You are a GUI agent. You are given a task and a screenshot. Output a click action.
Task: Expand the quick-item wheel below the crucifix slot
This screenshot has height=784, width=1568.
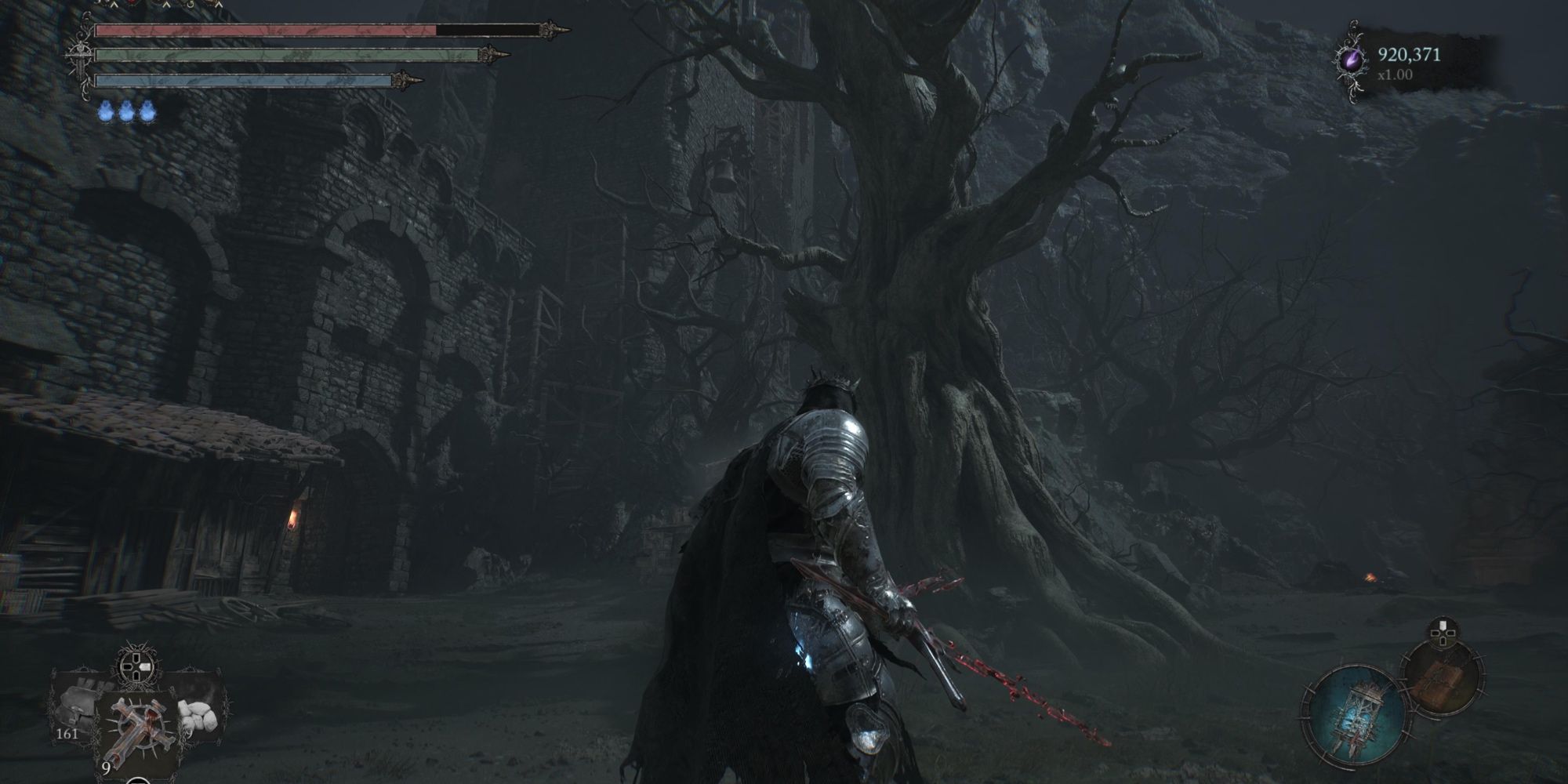(139, 780)
